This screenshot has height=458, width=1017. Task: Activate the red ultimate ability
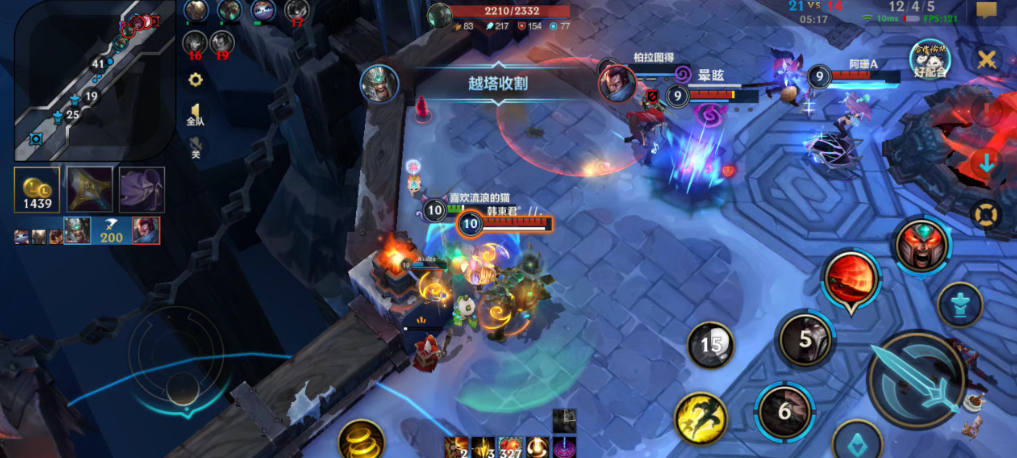point(851,278)
